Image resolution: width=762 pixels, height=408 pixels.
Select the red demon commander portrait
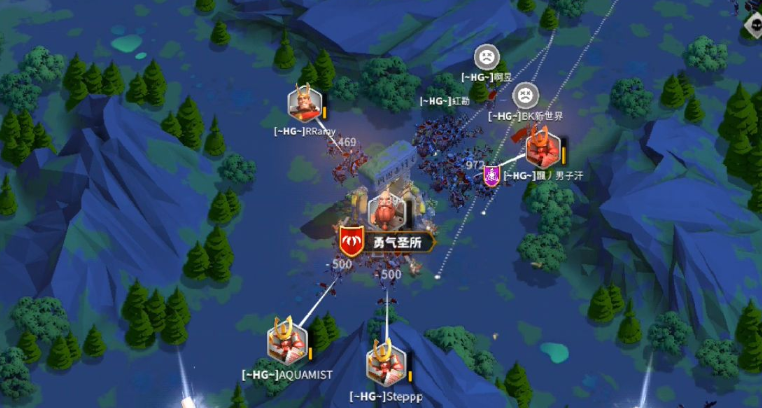542,149
